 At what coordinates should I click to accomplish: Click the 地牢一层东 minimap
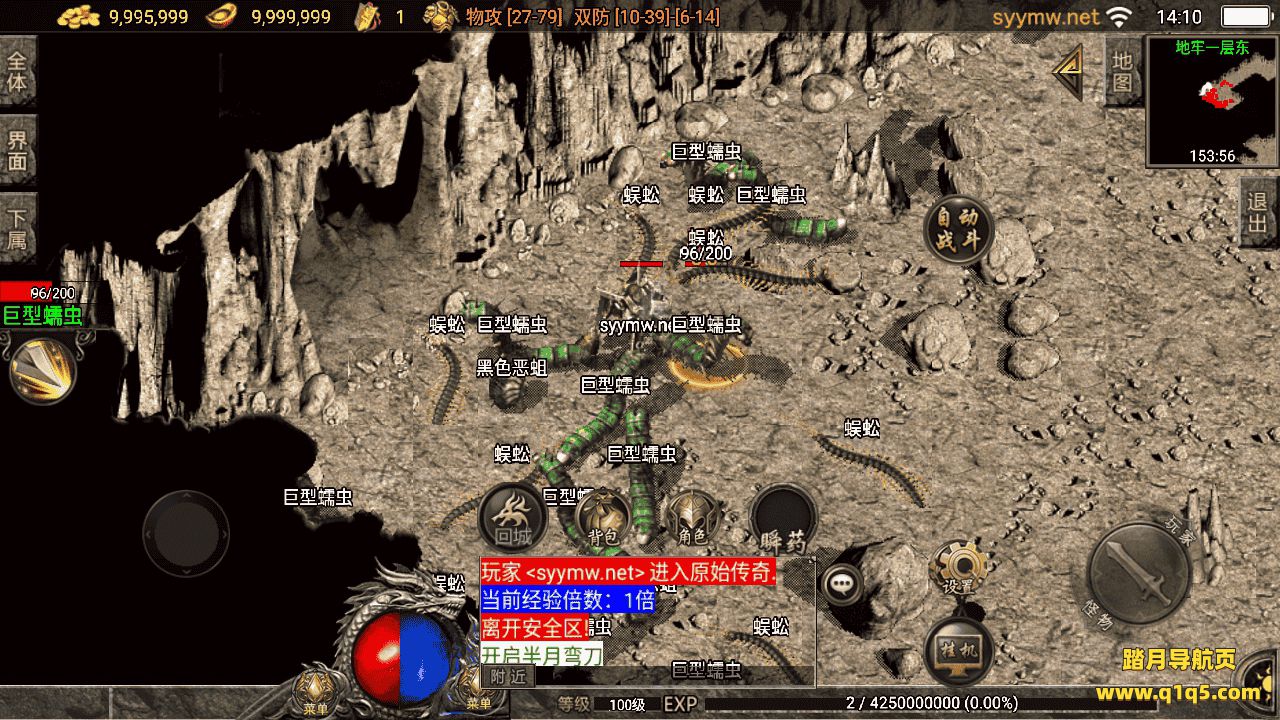click(1212, 100)
